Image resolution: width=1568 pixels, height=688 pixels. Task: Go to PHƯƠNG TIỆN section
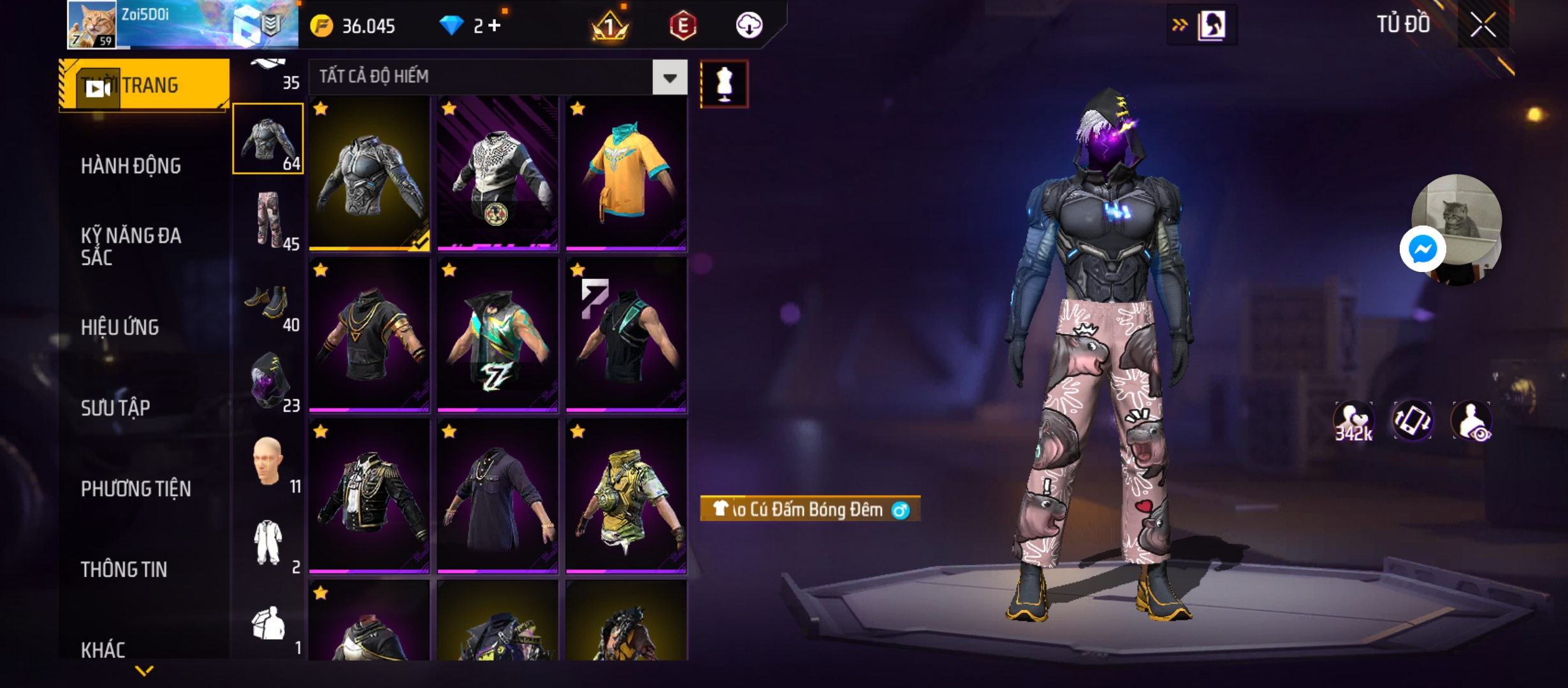tap(136, 489)
